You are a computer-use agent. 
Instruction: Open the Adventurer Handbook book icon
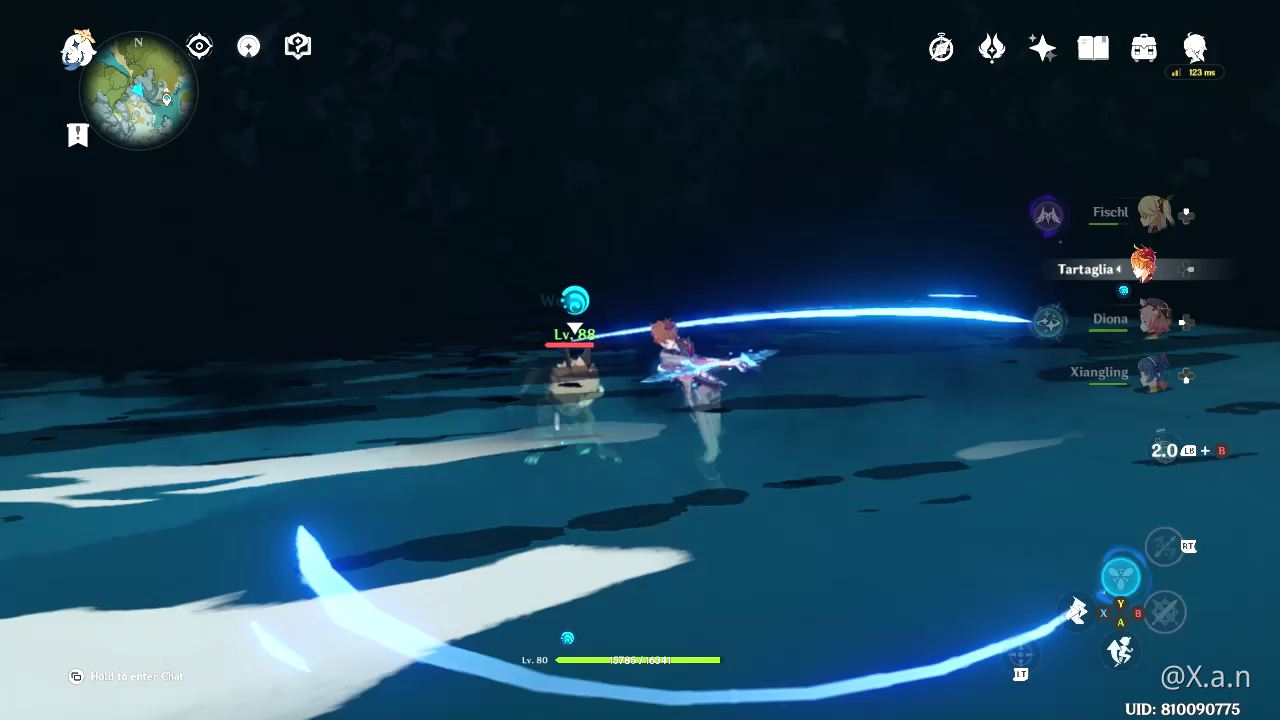[x=1092, y=47]
